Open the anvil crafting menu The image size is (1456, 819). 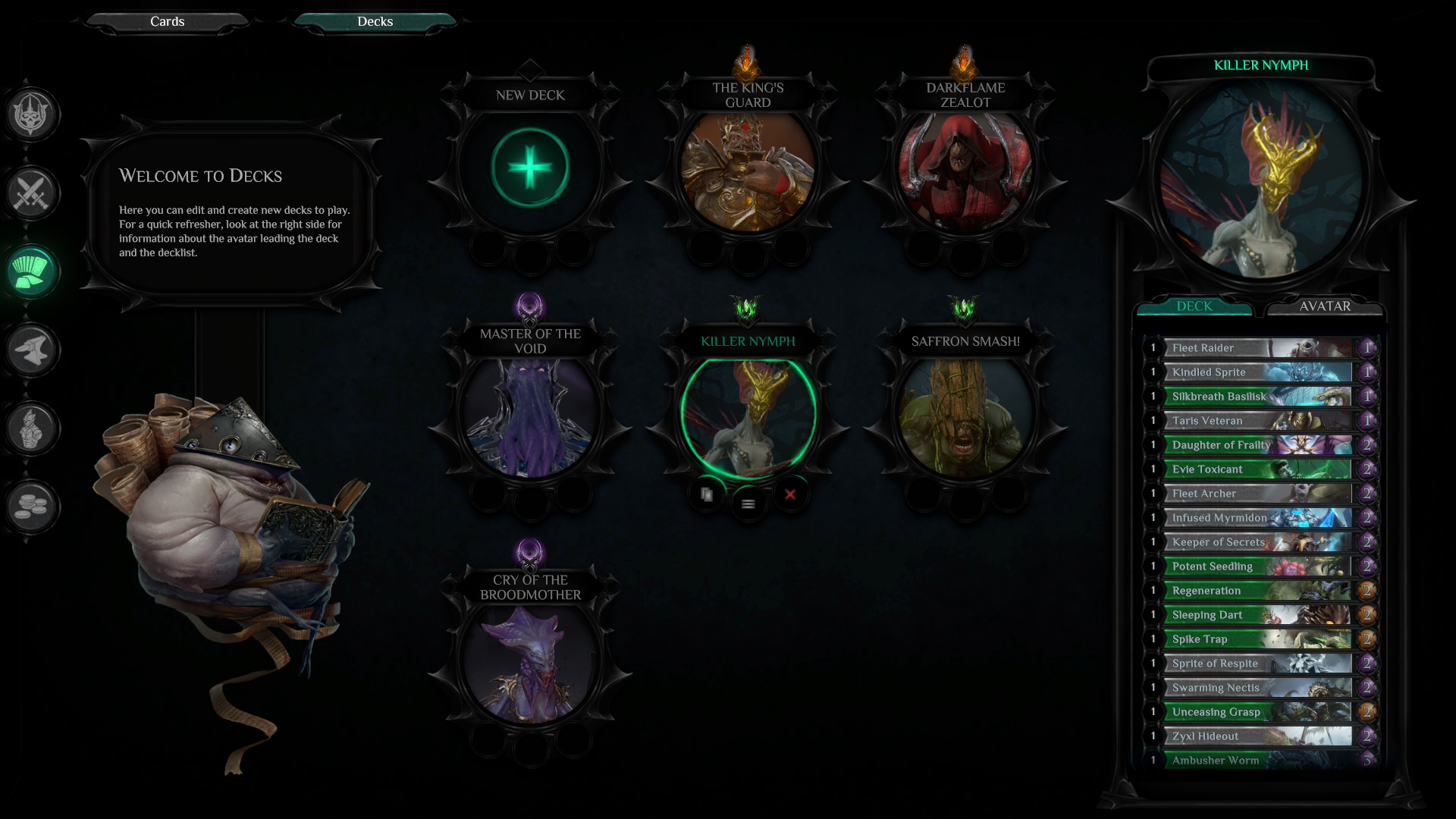click(31, 350)
